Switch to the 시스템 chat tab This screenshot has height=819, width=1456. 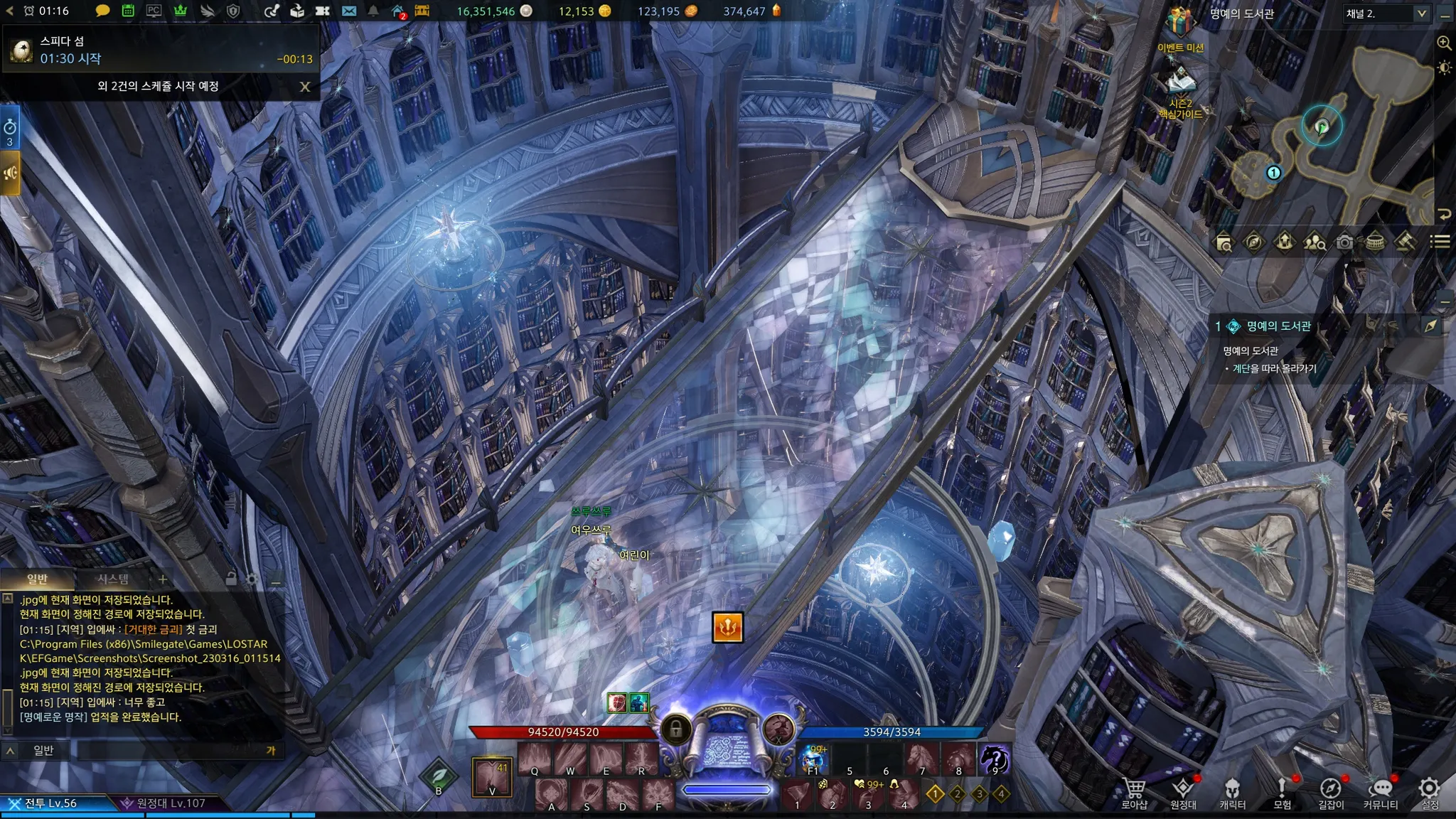click(x=113, y=579)
